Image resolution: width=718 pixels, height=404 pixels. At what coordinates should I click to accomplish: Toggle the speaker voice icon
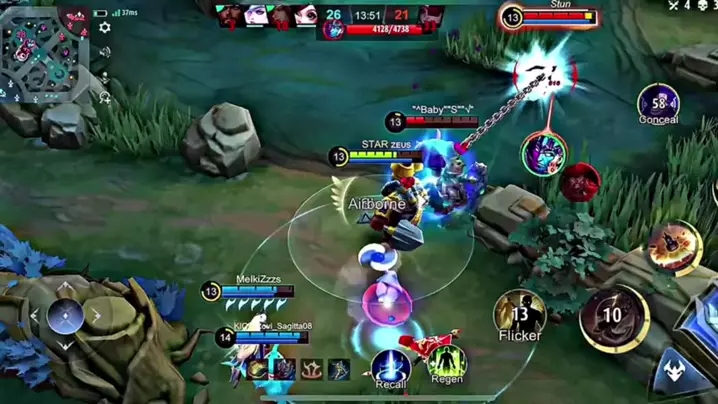[x=104, y=52]
